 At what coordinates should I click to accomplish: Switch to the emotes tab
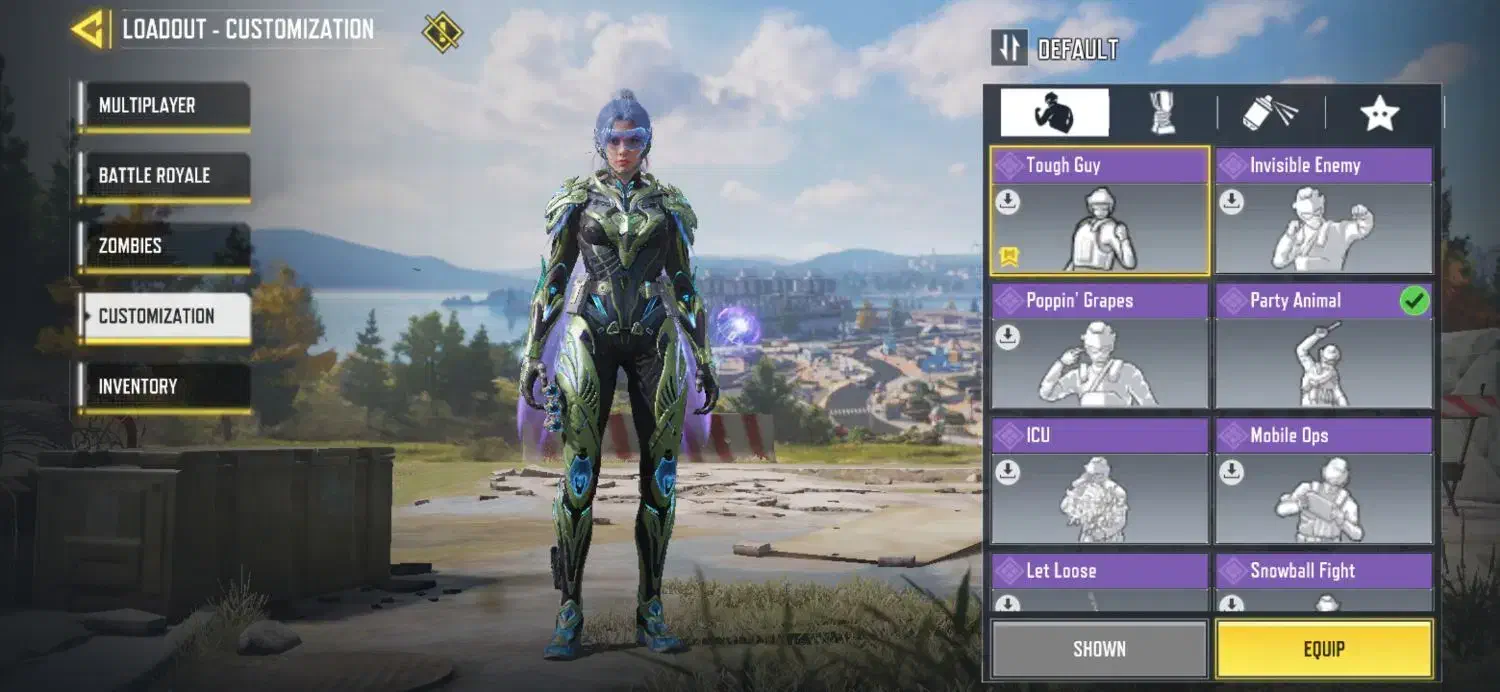click(1054, 113)
